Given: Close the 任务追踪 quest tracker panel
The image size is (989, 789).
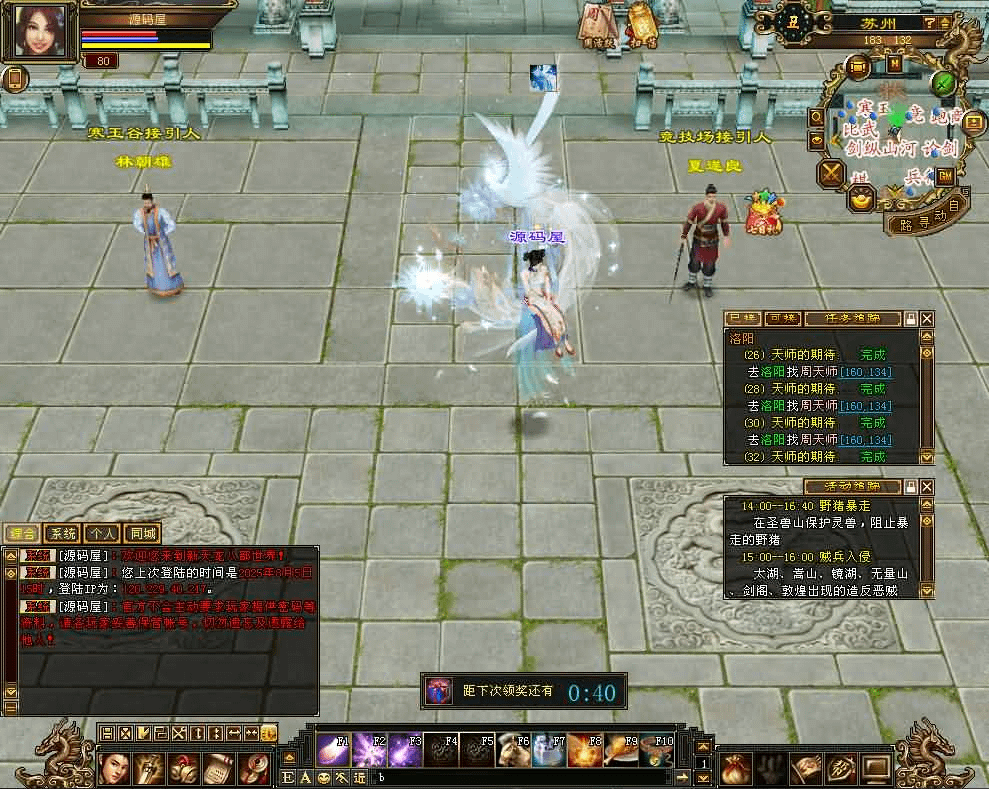Looking at the screenshot, I should coord(927,319).
